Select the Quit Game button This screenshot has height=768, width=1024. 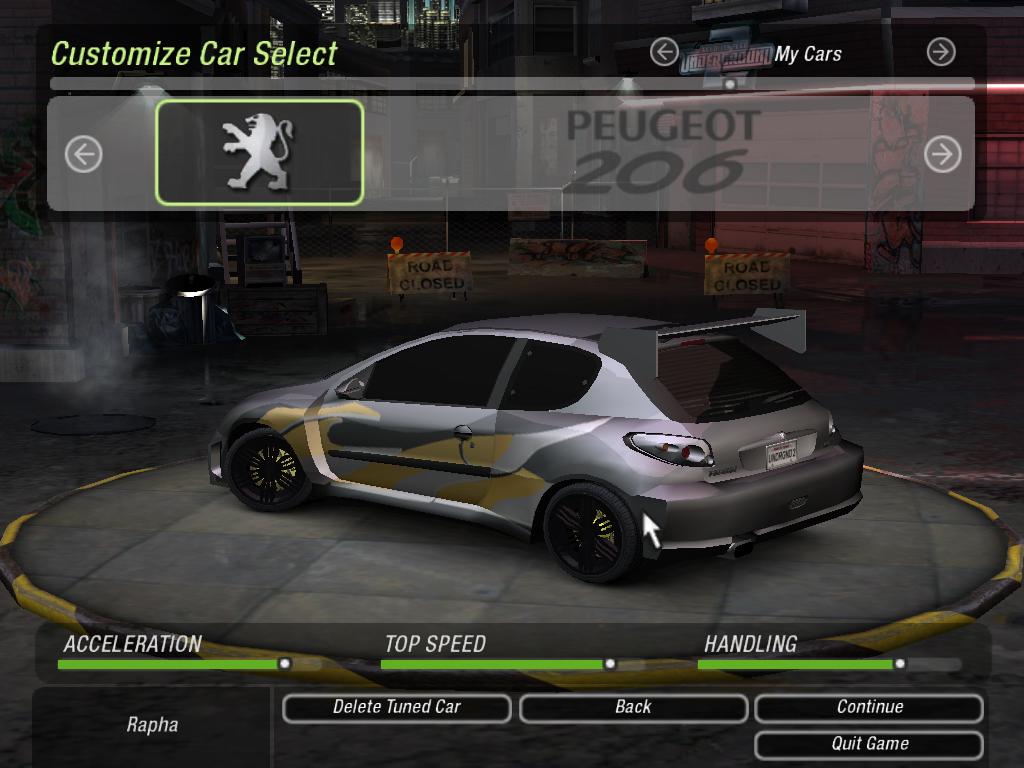pos(869,745)
